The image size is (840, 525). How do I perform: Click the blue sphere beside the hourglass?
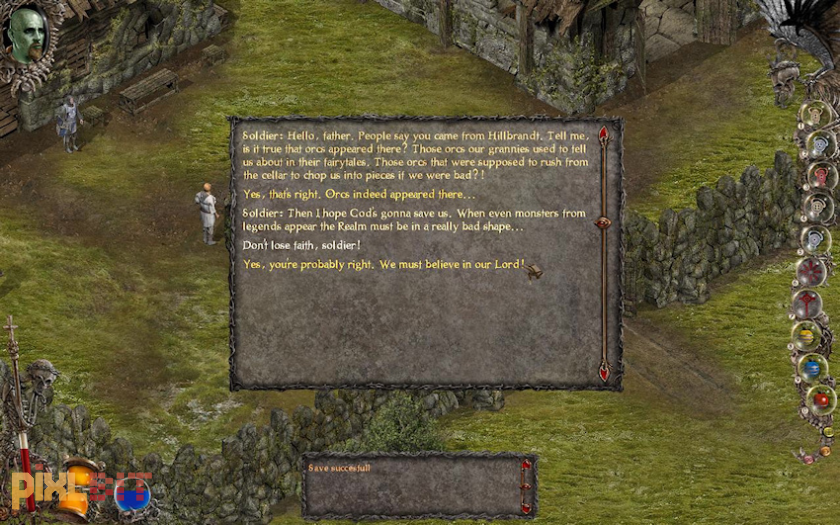tap(132, 493)
